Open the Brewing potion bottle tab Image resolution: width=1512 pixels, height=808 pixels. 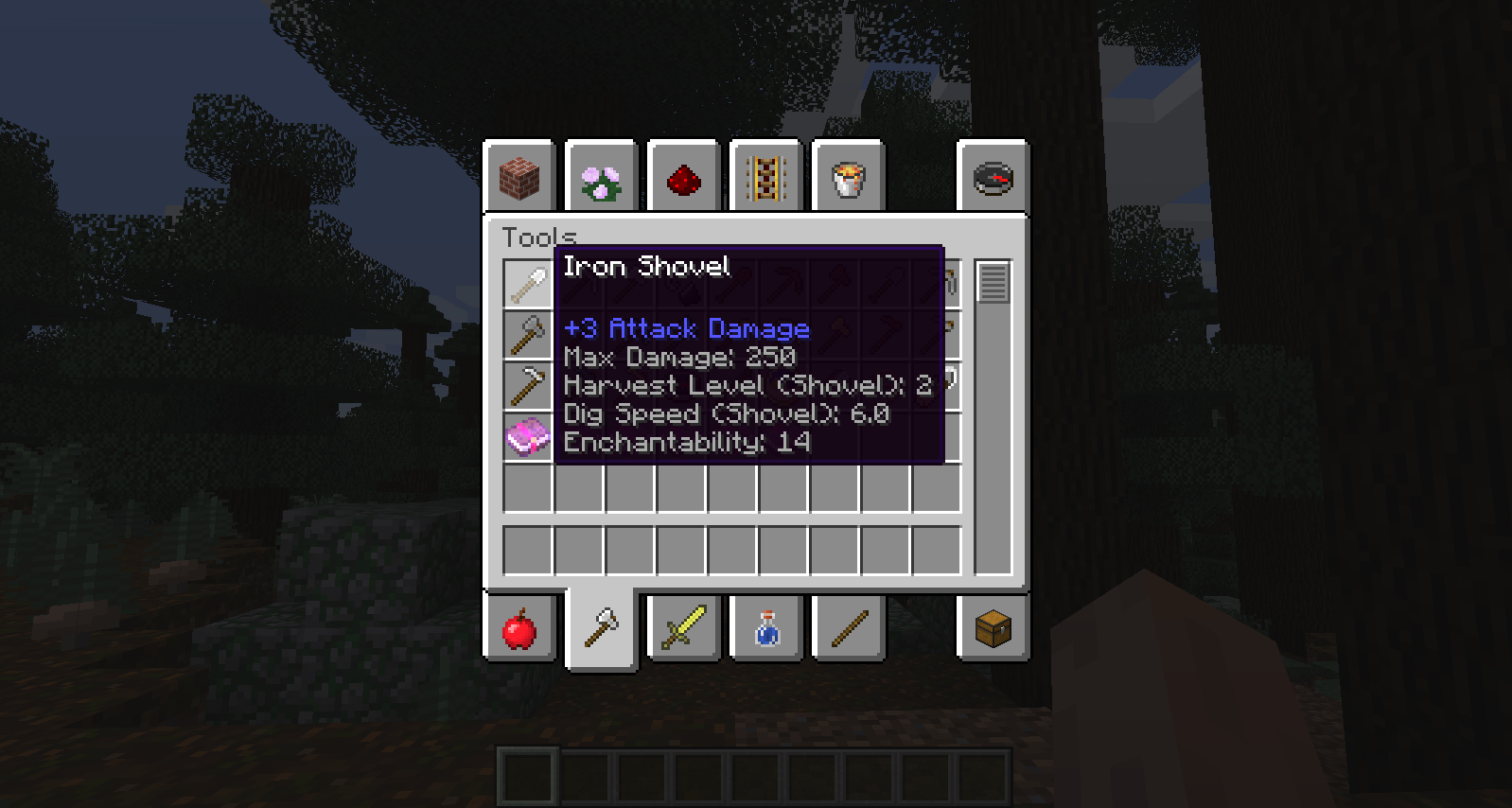[765, 628]
